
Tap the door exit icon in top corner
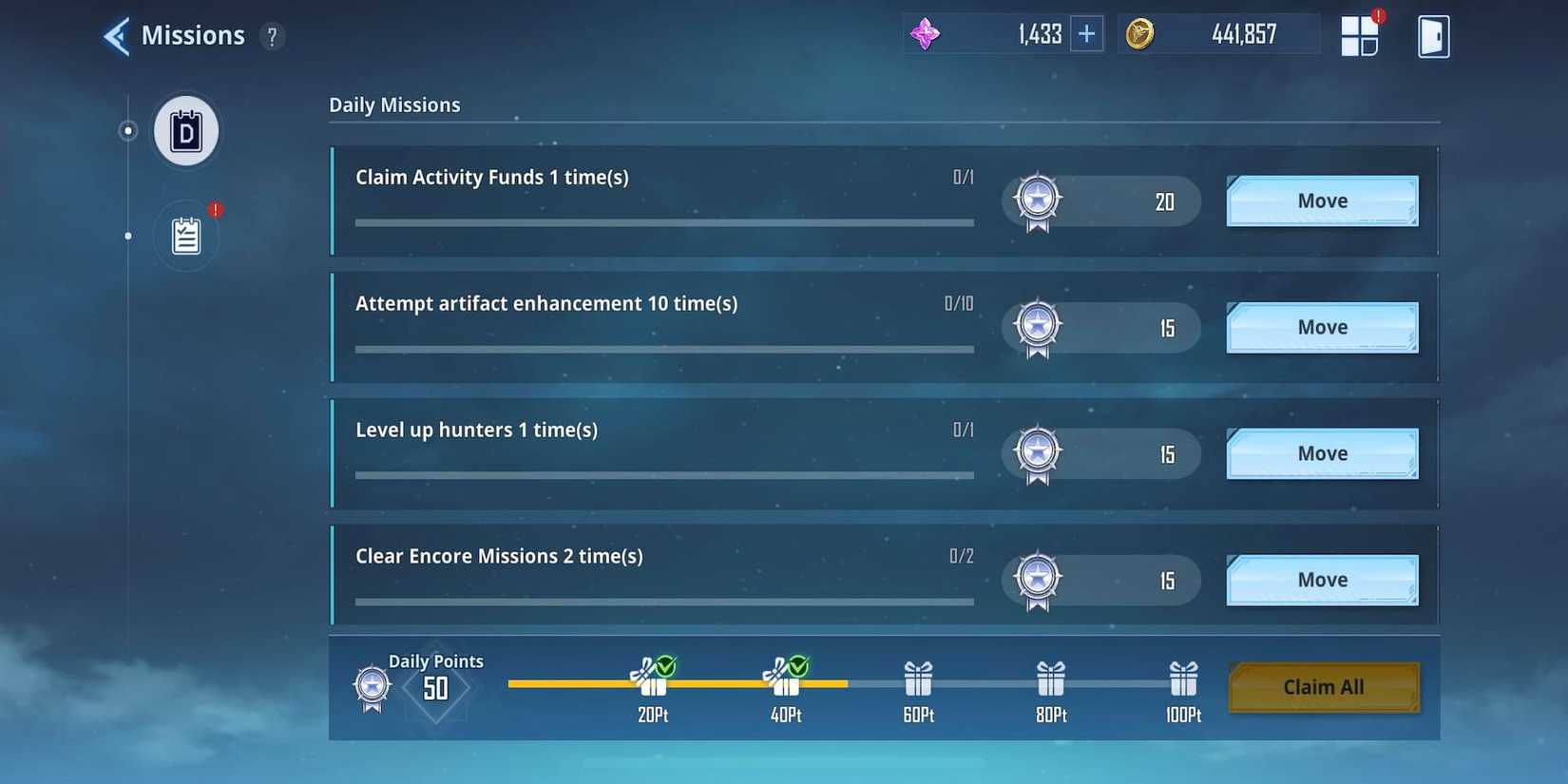pos(1433,35)
